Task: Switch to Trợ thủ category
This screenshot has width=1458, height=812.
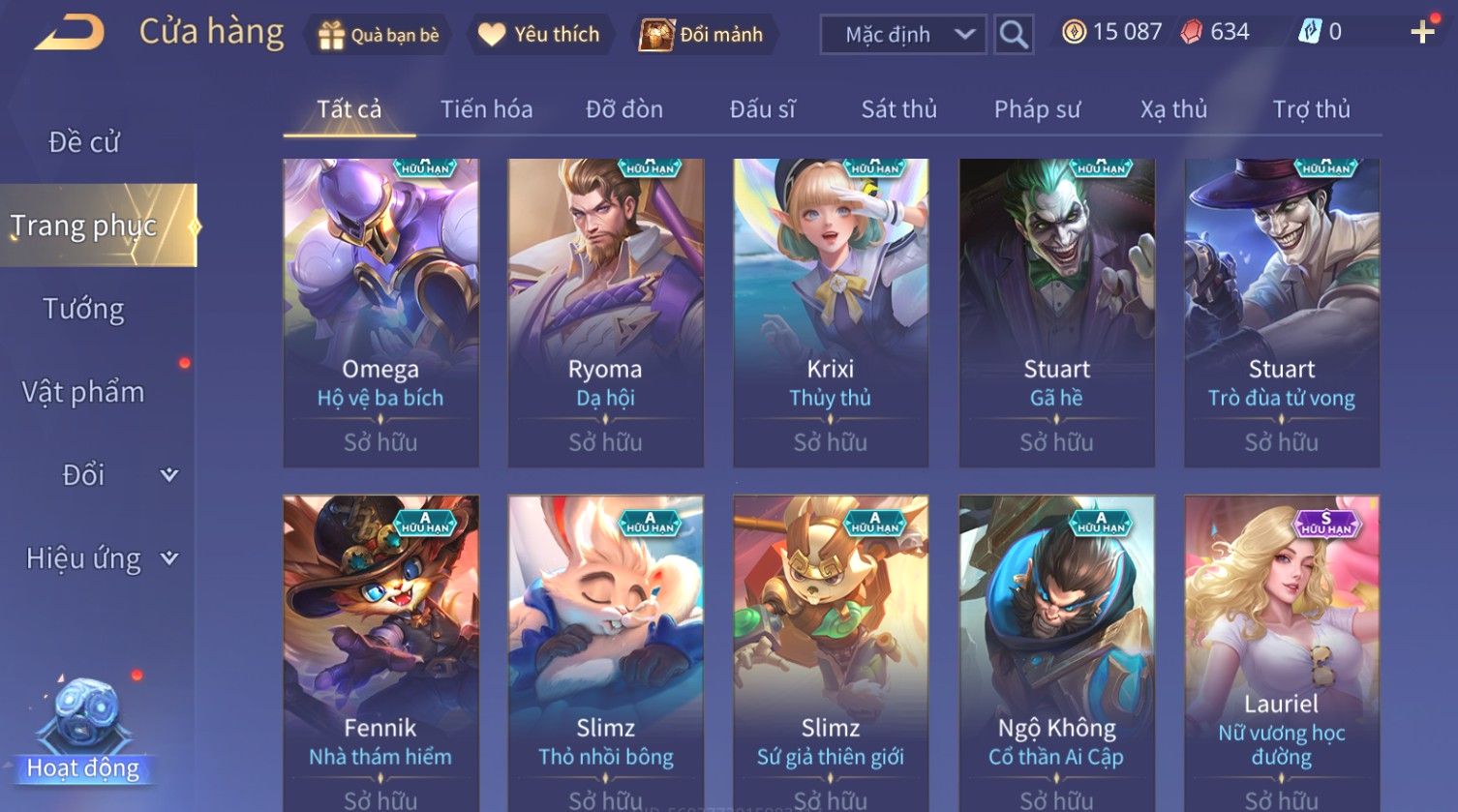Action: coord(1311,109)
